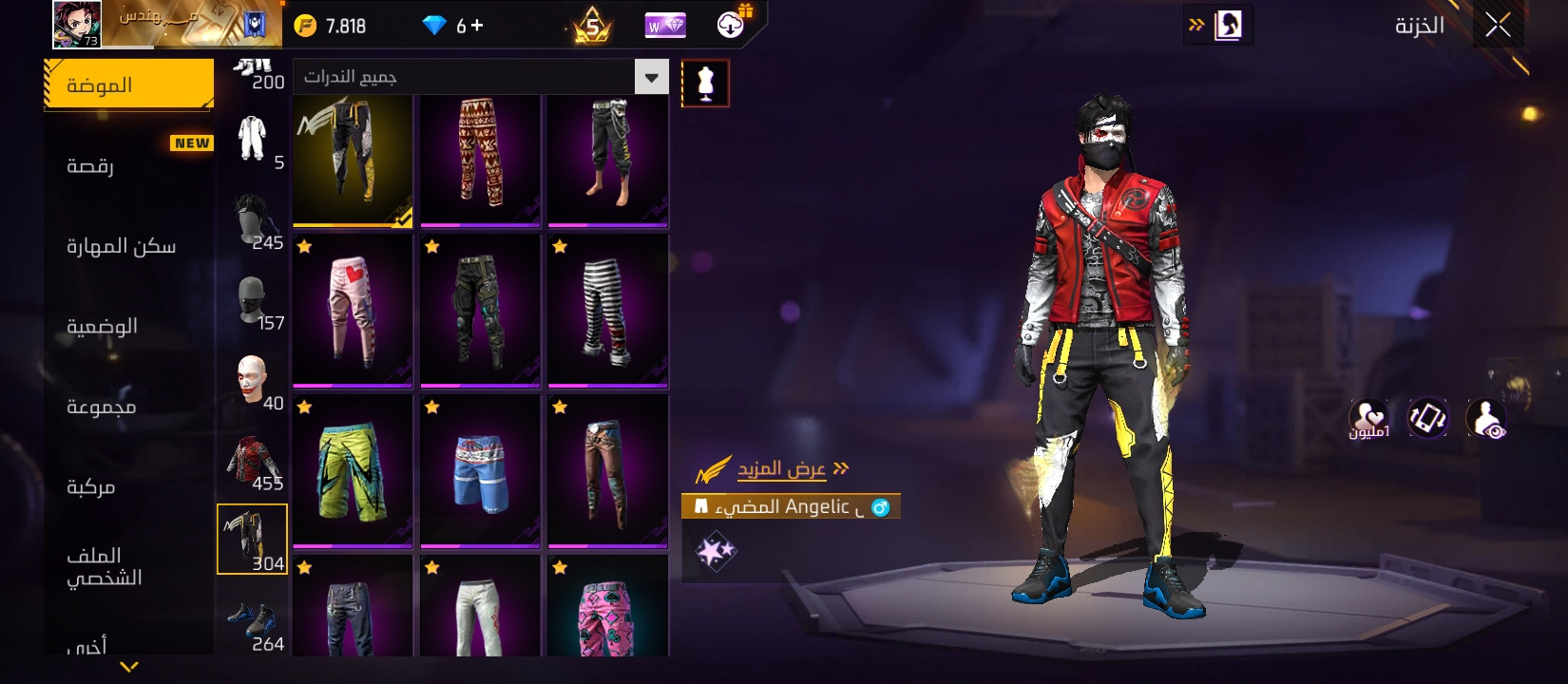The height and width of the screenshot is (684, 1568).
Task: Pick the black and white striped pants
Action: coord(607,311)
